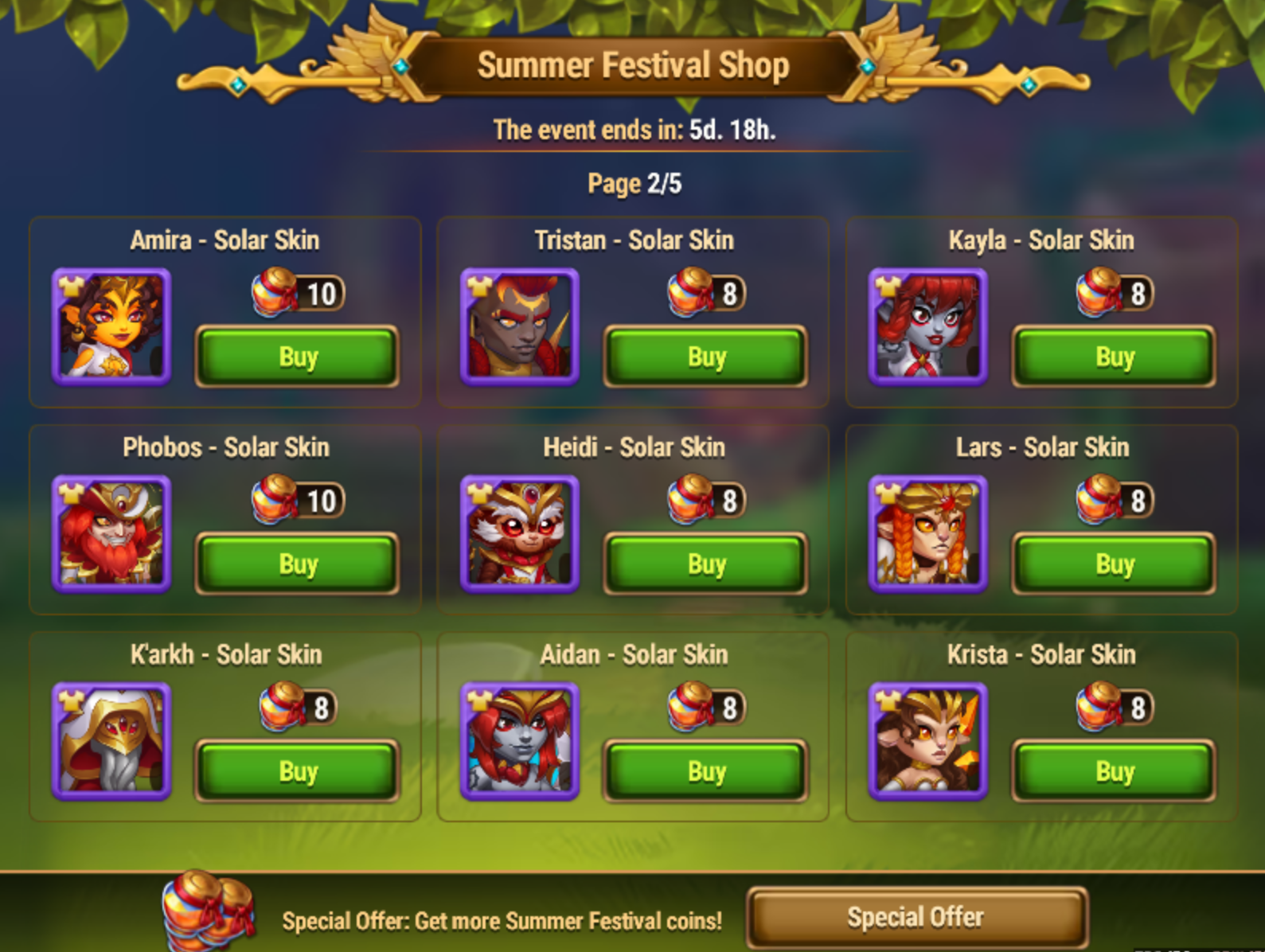The height and width of the screenshot is (952, 1265).
Task: Buy the Phobos Solar Skin
Action: click(297, 564)
